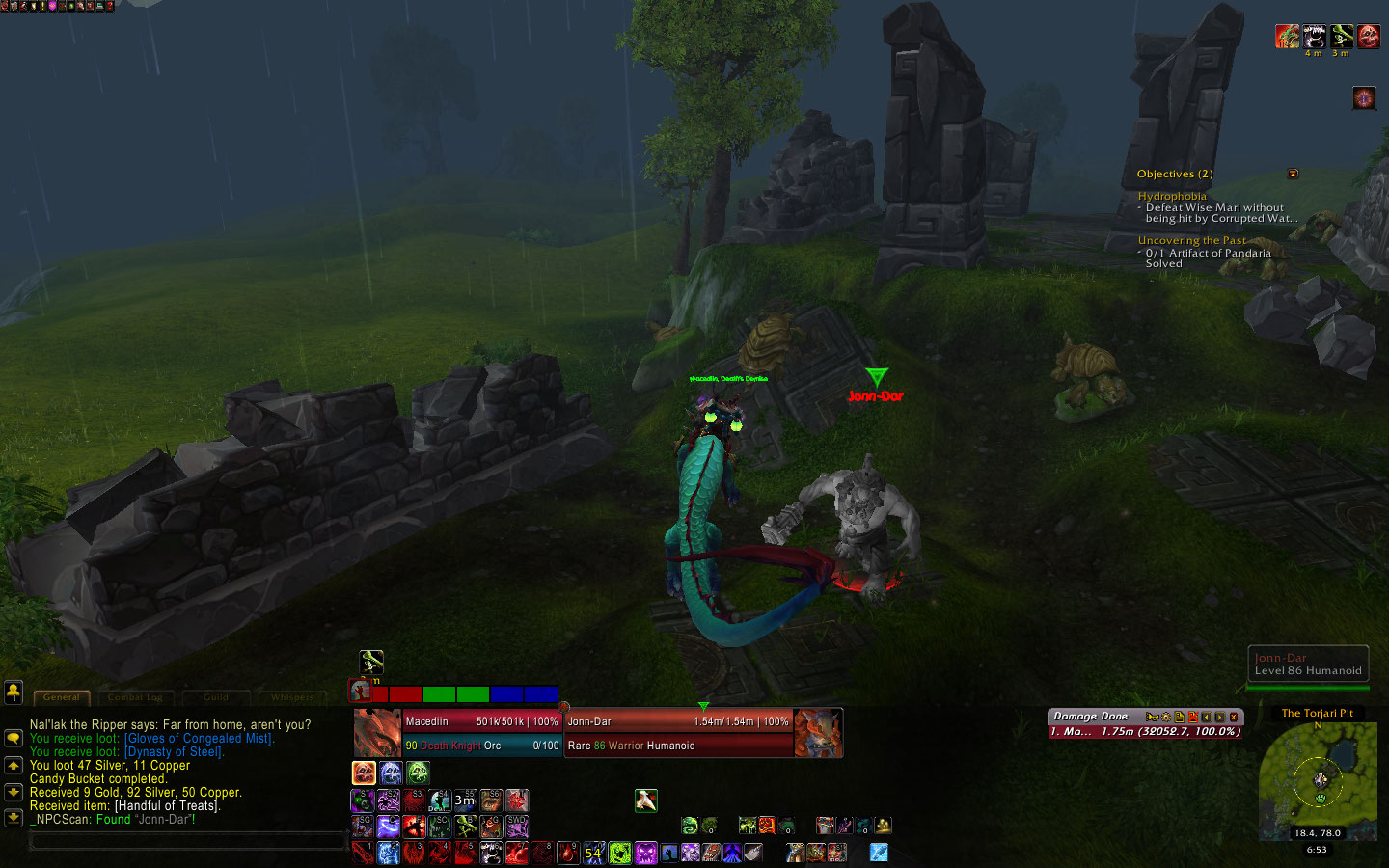
Task: Use the purple skull ability on the bottom bar
Action: click(x=645, y=853)
